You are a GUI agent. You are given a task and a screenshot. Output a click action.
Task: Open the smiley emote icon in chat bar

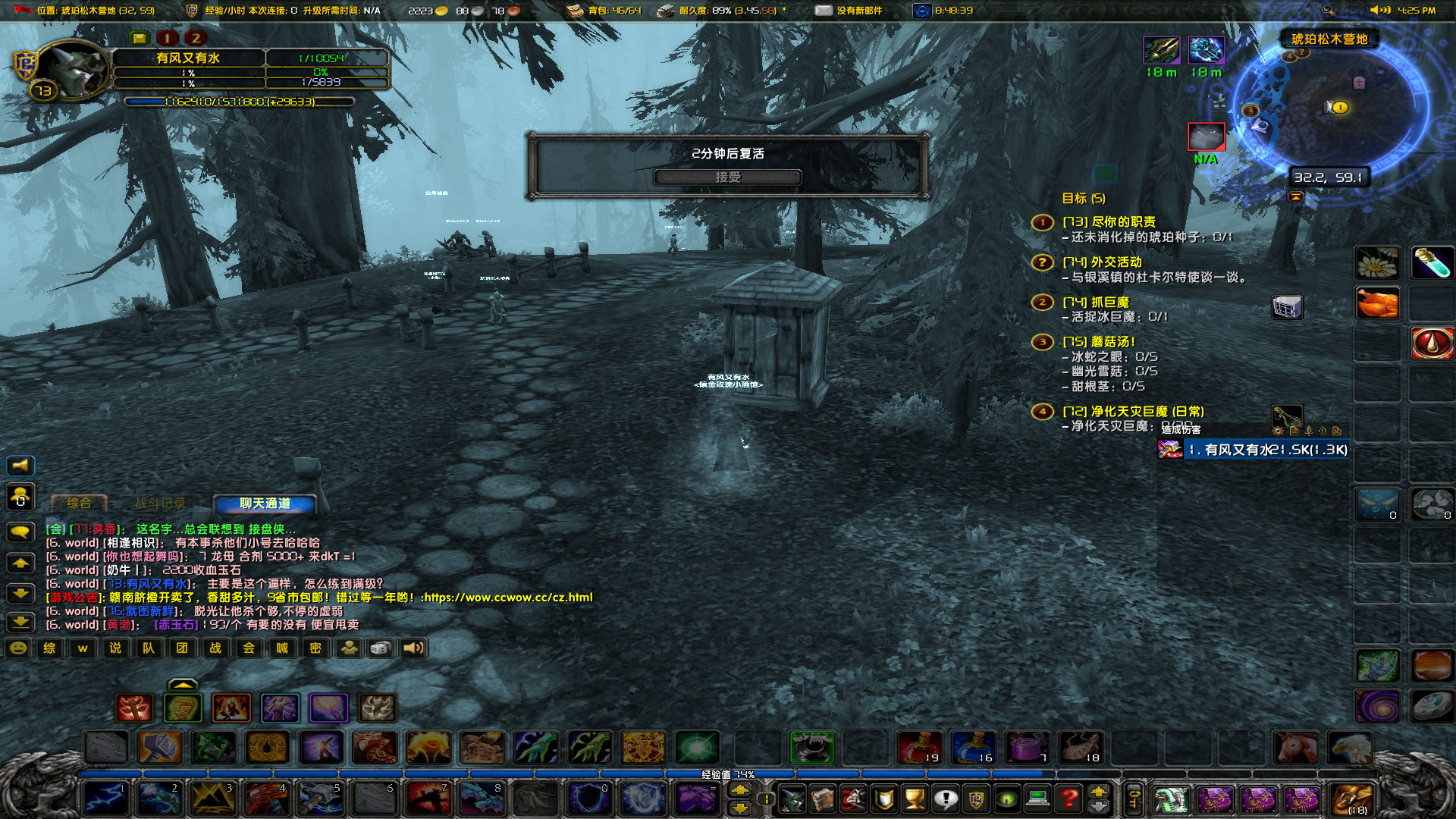pos(17,648)
